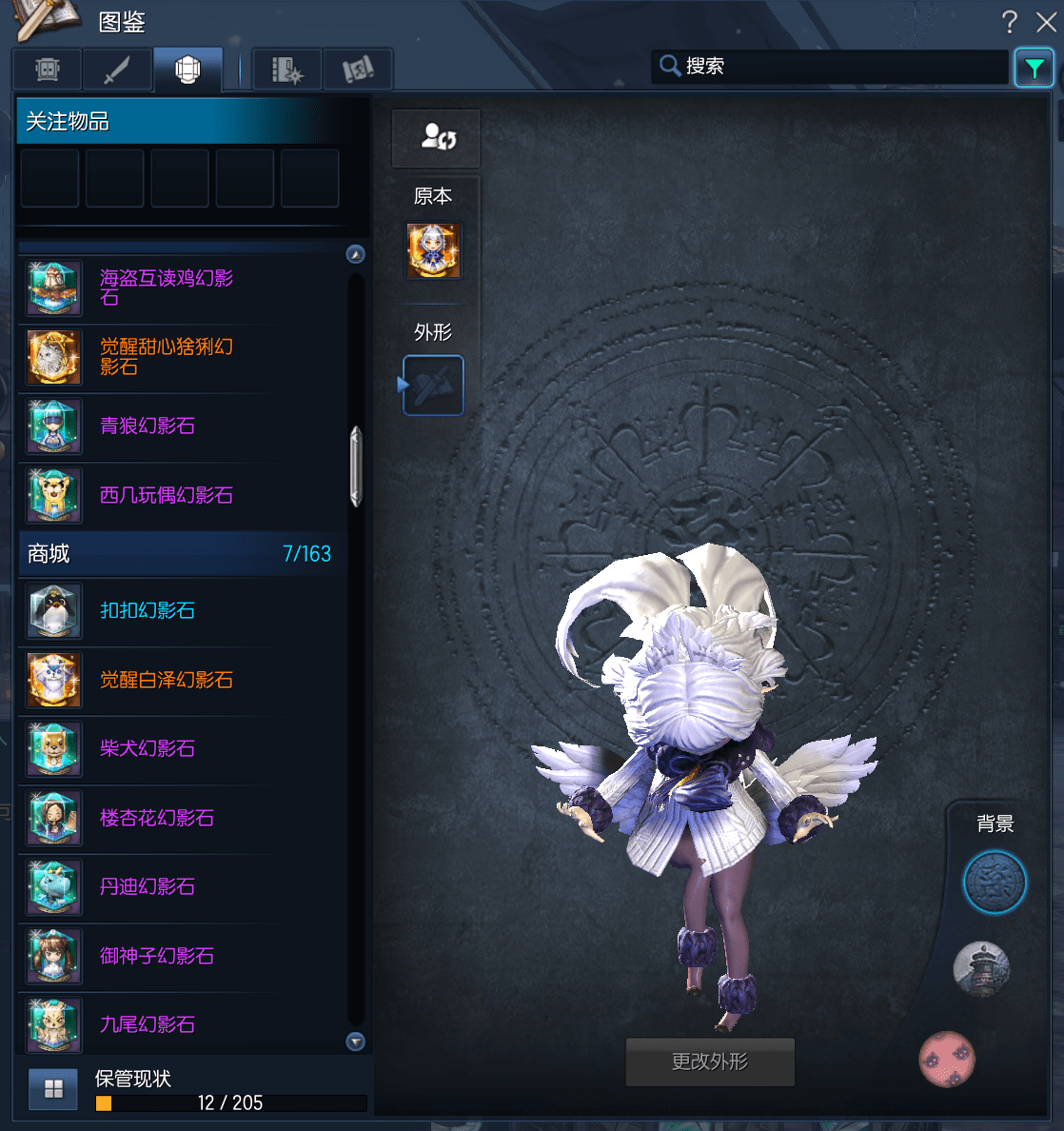Select 扣扣幻影石 penguin item
This screenshot has height=1131, width=1064.
tap(148, 610)
